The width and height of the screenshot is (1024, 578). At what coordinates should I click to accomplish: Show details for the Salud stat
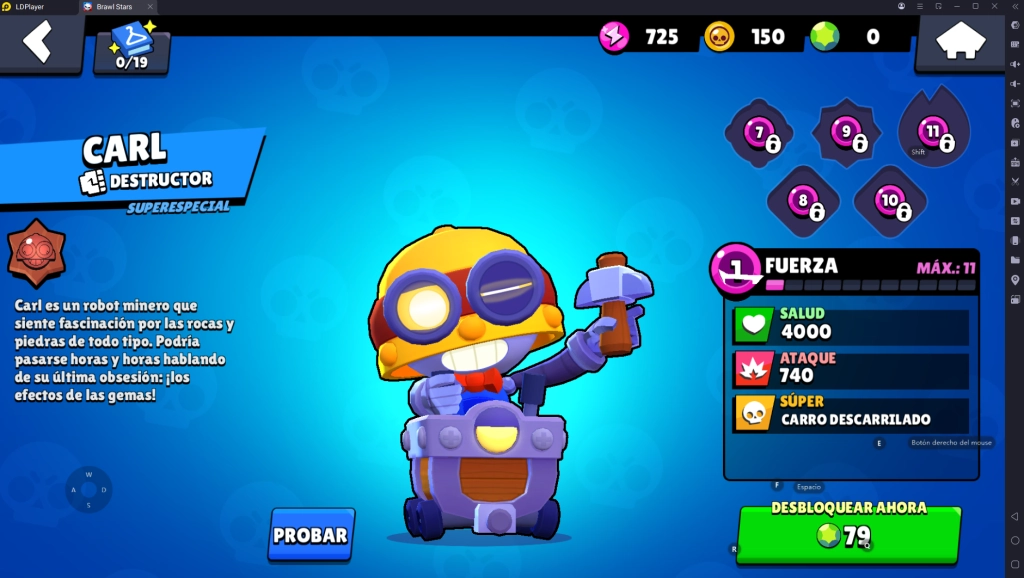[851, 324]
